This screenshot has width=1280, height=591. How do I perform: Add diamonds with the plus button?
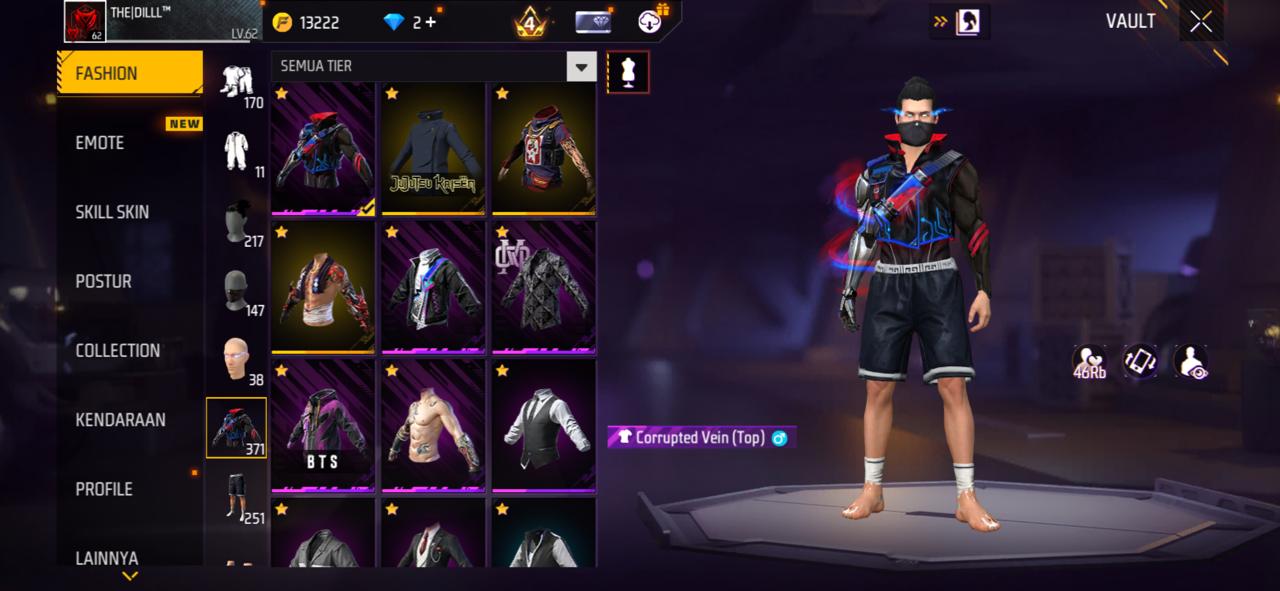click(431, 22)
